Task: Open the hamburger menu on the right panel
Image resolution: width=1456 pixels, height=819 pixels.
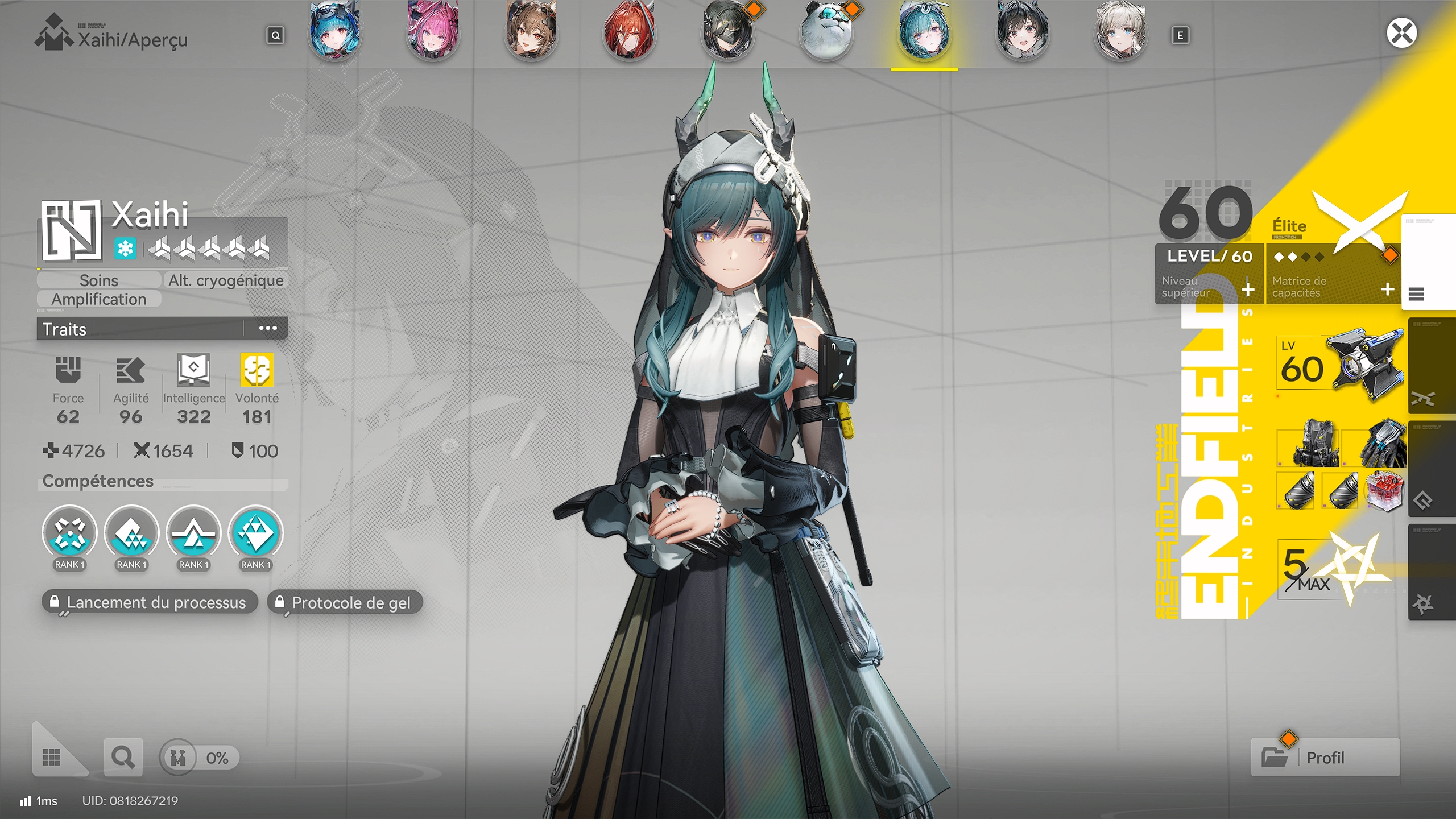Action: click(1417, 295)
